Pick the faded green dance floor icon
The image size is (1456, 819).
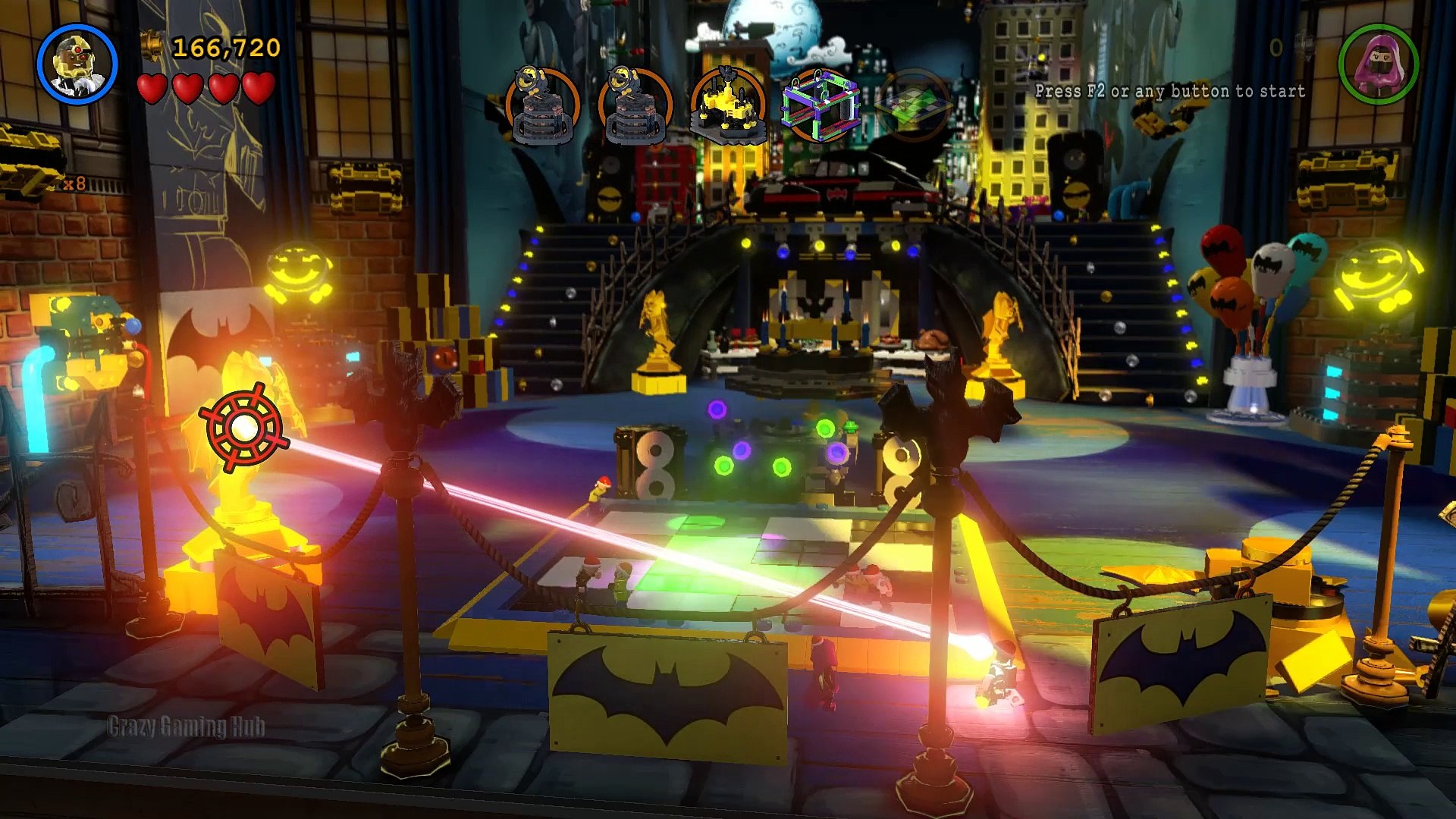913,106
